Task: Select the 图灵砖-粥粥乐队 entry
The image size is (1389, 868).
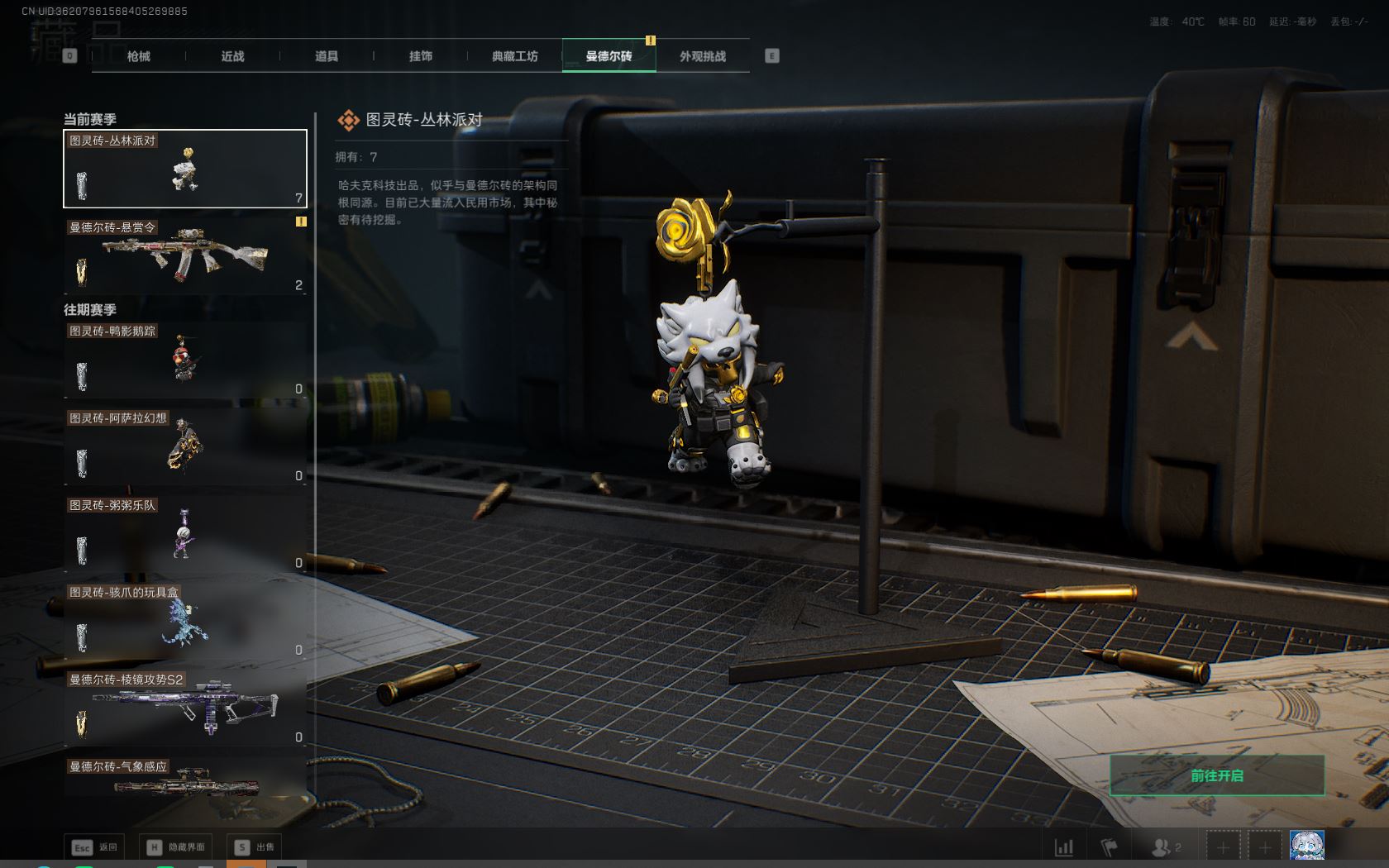Action: pyautogui.click(x=185, y=534)
